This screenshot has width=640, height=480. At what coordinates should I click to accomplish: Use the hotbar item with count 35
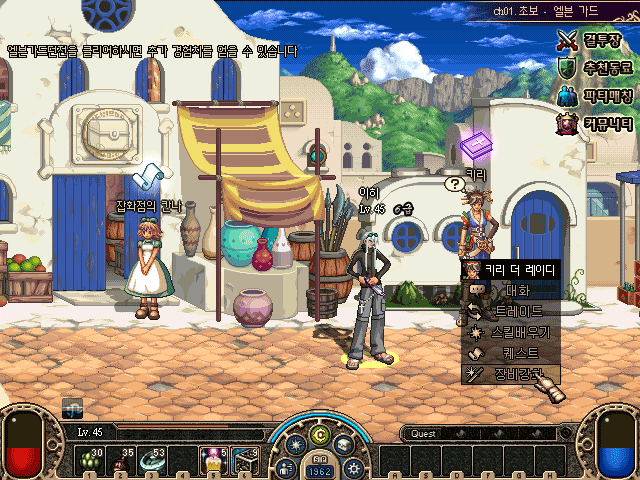[x=124, y=461]
